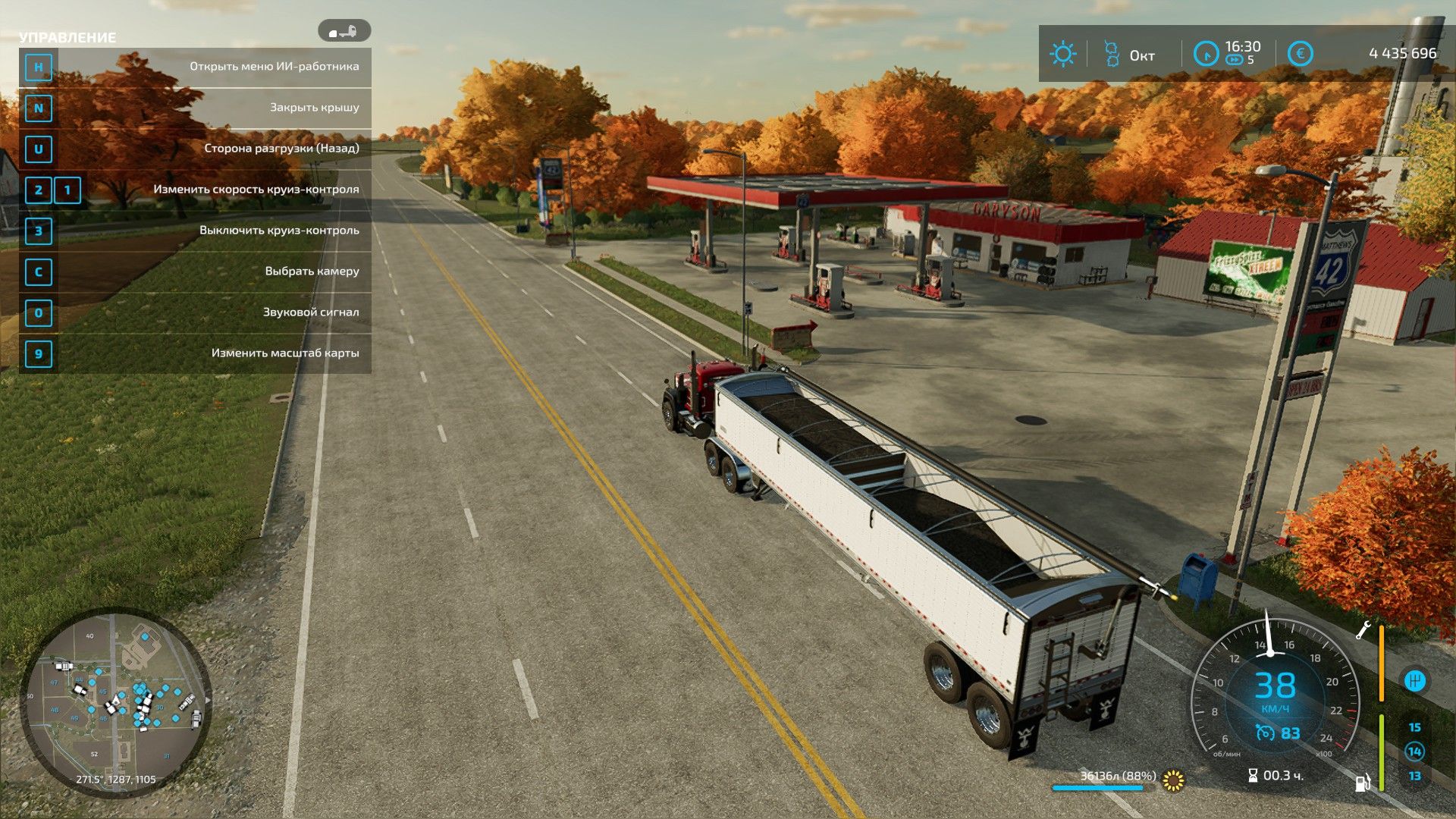Click the blue gearbox shifter icon
This screenshot has width=1456, height=819.
1414,680
